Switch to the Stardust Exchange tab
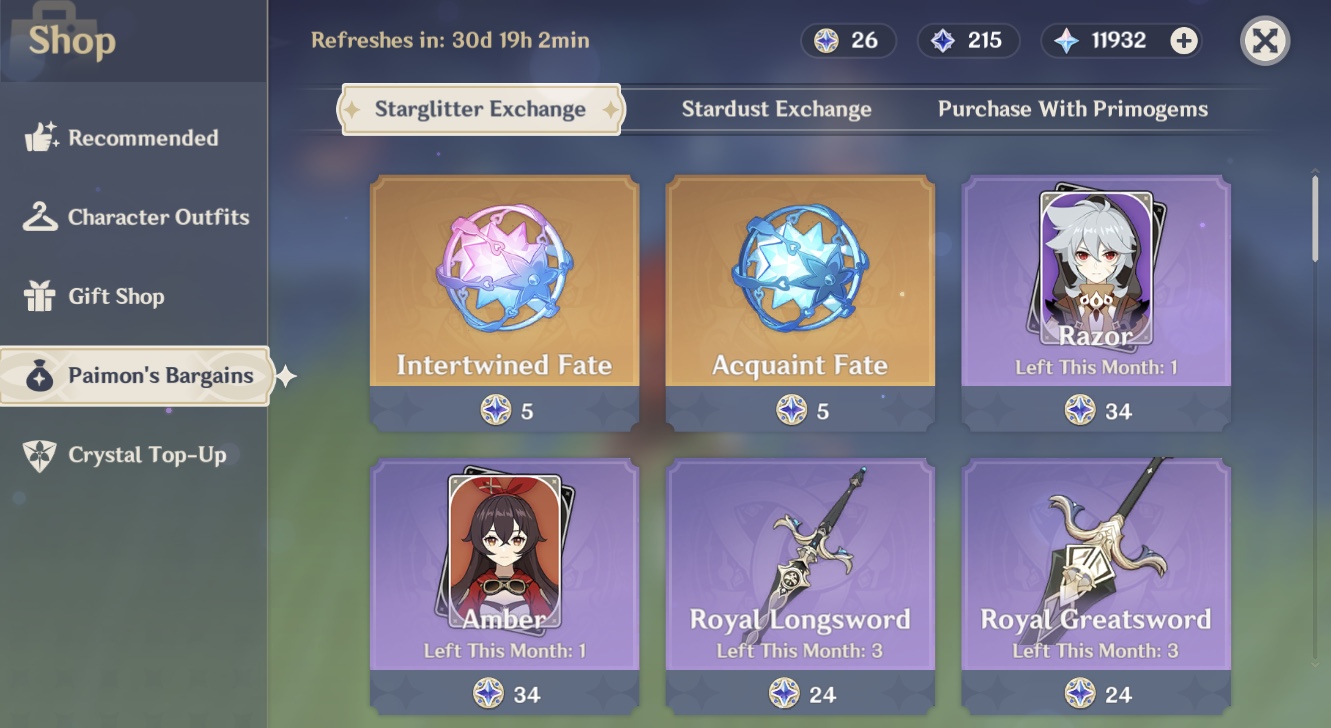 (775, 109)
